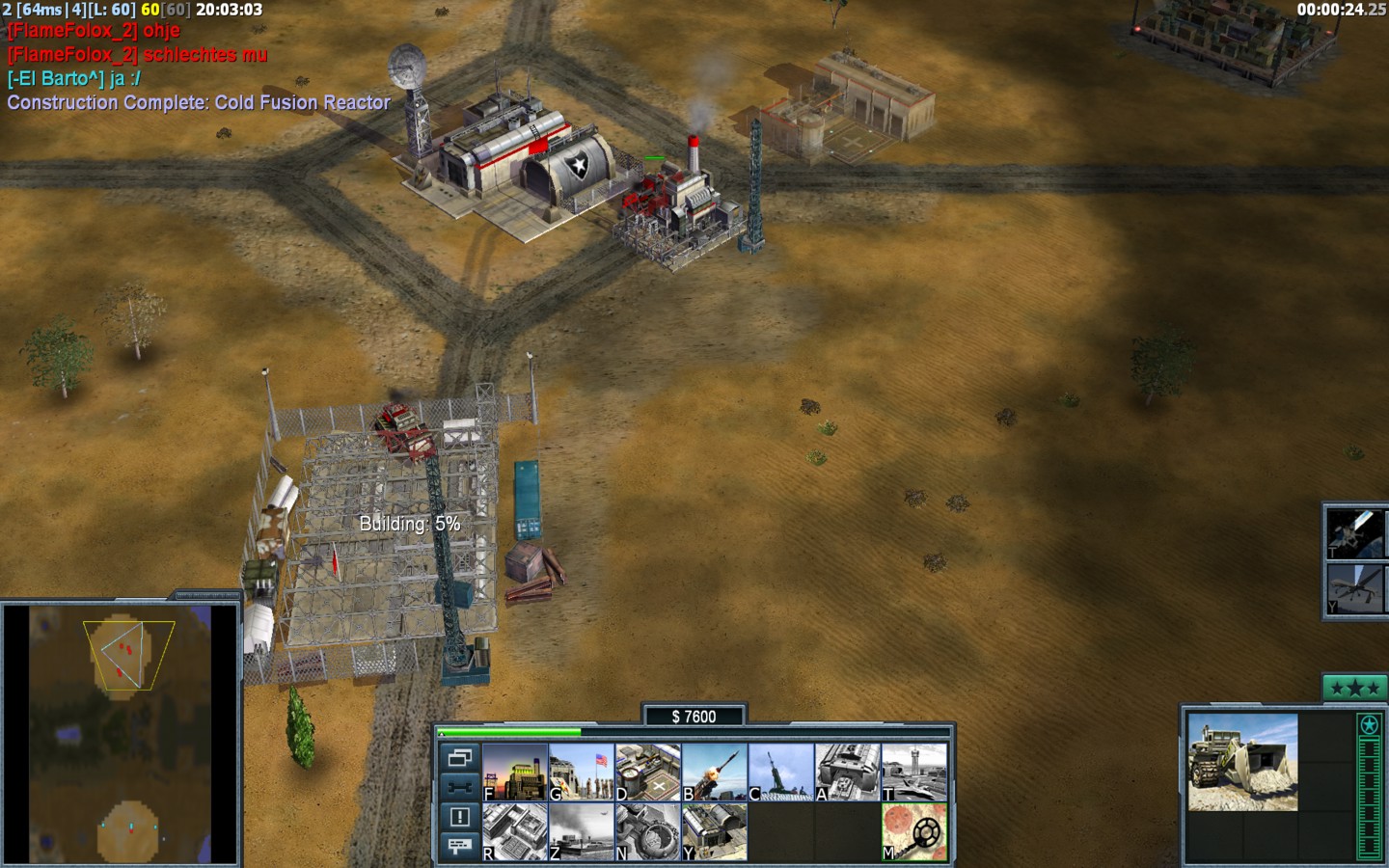The height and width of the screenshot is (868, 1389).
Task: Build a Patriot Missile battery
Action: coord(715,772)
